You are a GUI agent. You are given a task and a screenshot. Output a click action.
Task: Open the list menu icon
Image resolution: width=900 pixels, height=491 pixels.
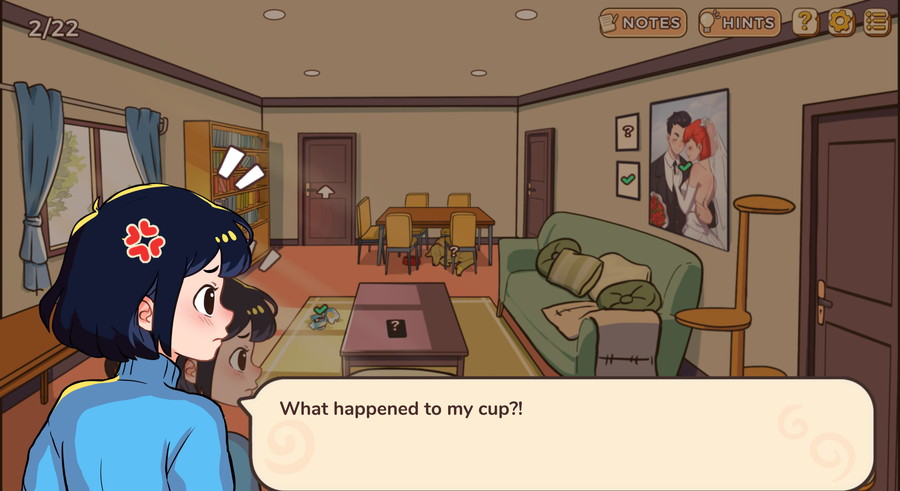(x=877, y=22)
